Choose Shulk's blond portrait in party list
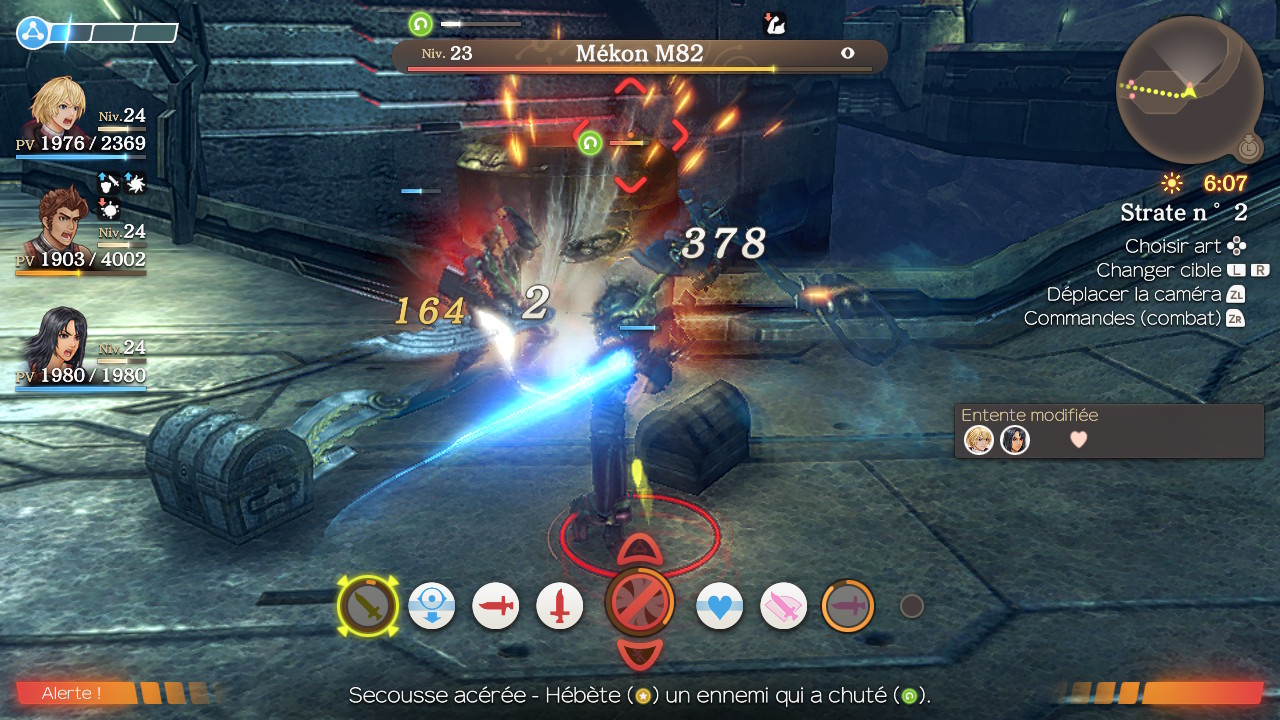This screenshot has width=1280, height=720. click(57, 107)
